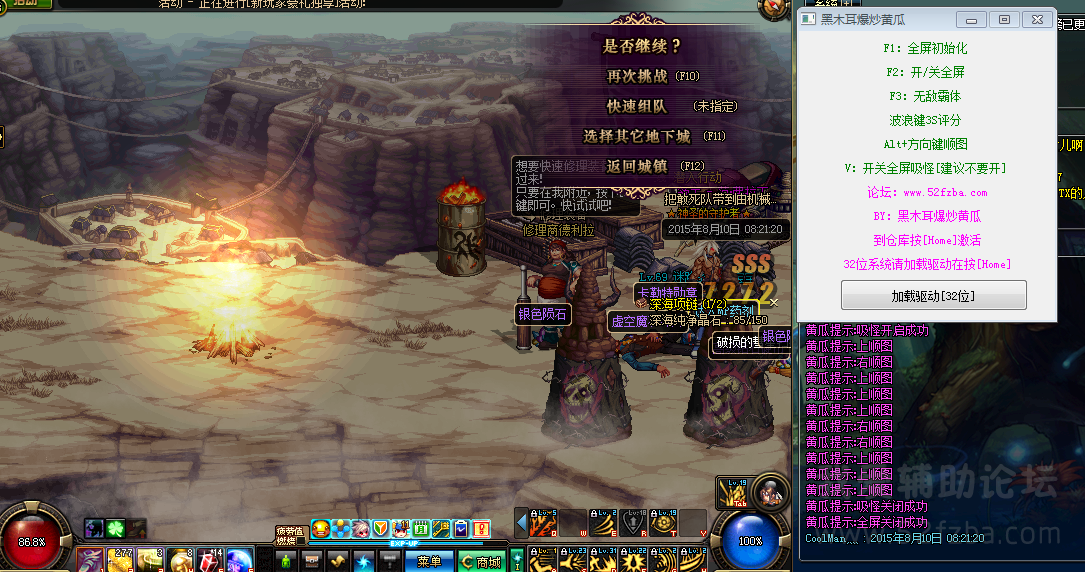Open the treasure chest button in bottom bar

pyautogui.click(x=312, y=560)
